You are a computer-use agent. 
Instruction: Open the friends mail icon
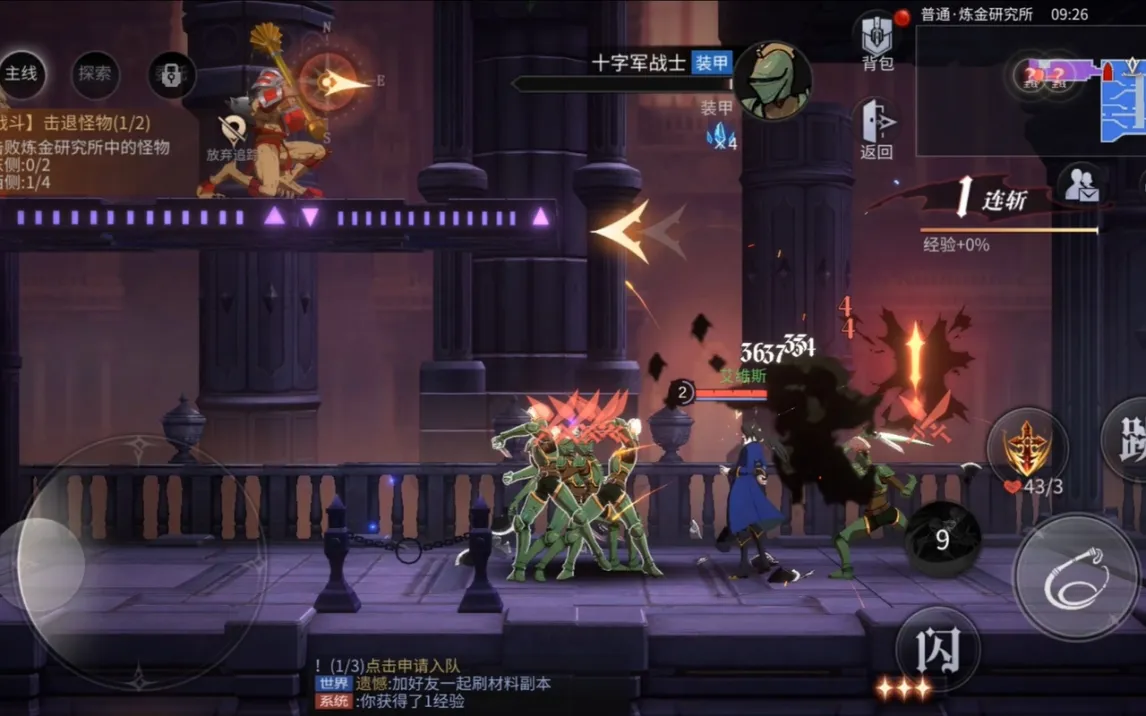(1081, 186)
